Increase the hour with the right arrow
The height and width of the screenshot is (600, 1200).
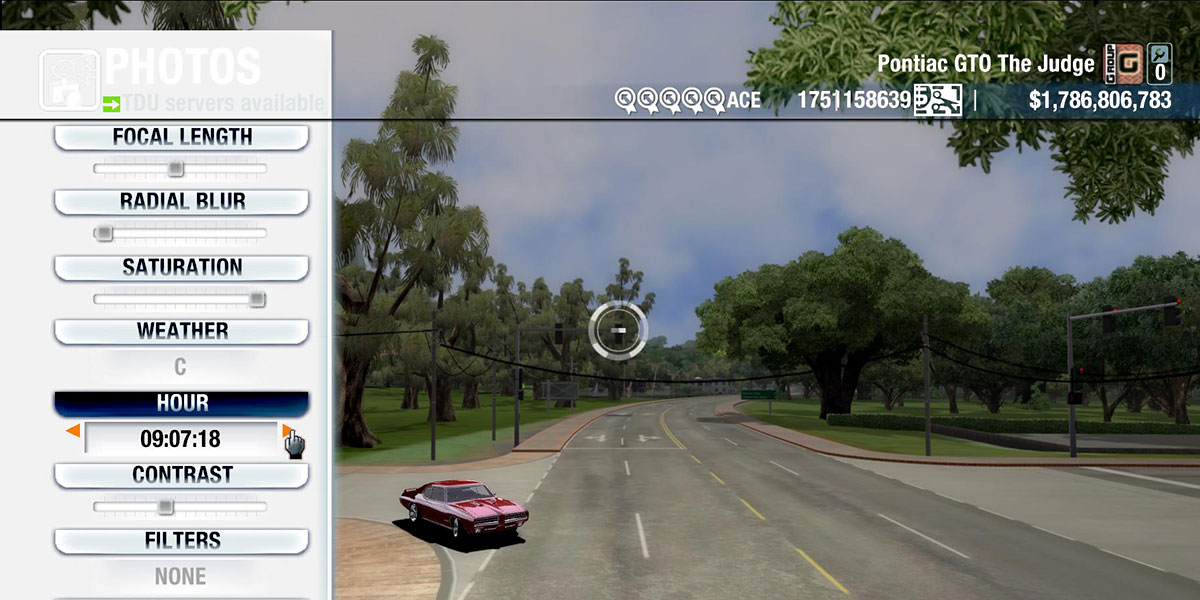coord(287,431)
